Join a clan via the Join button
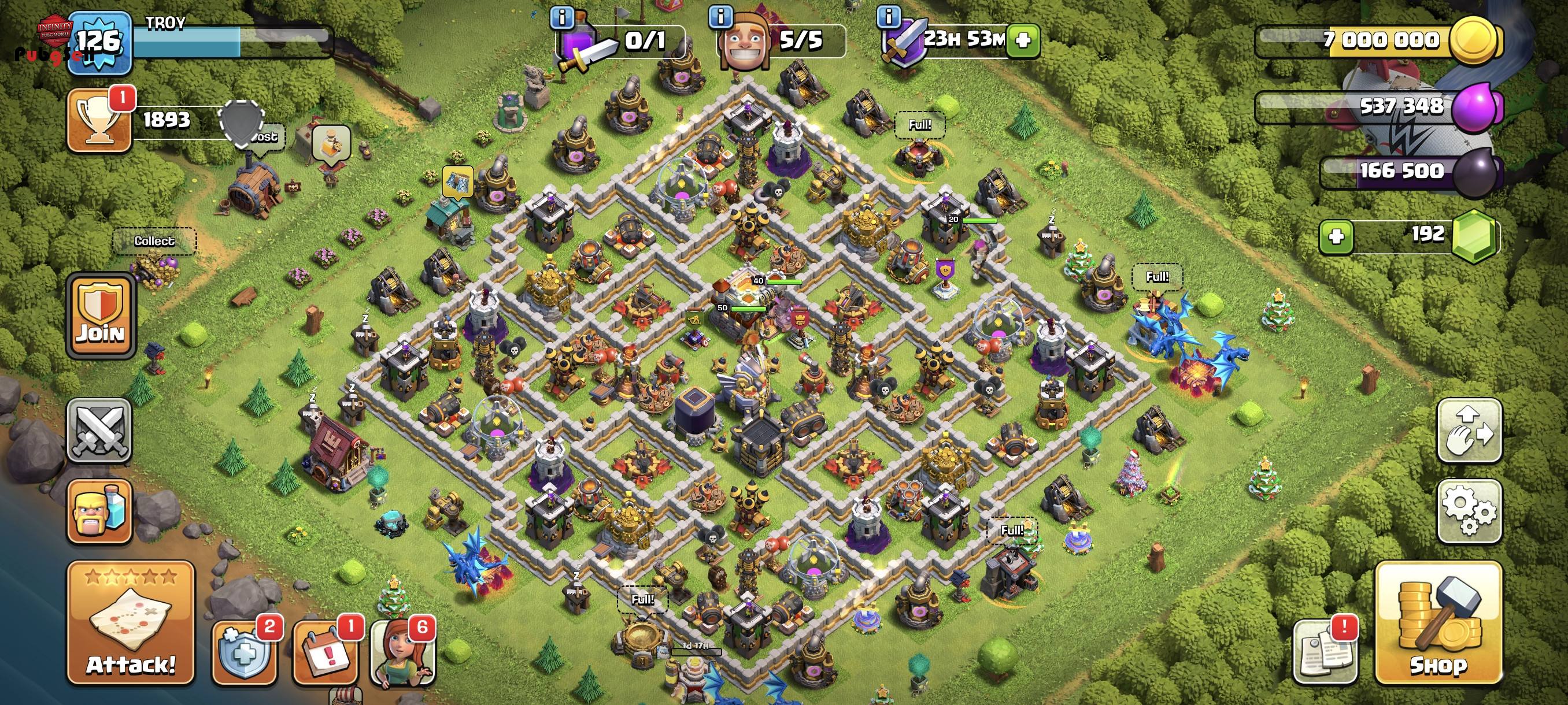 coord(101,316)
